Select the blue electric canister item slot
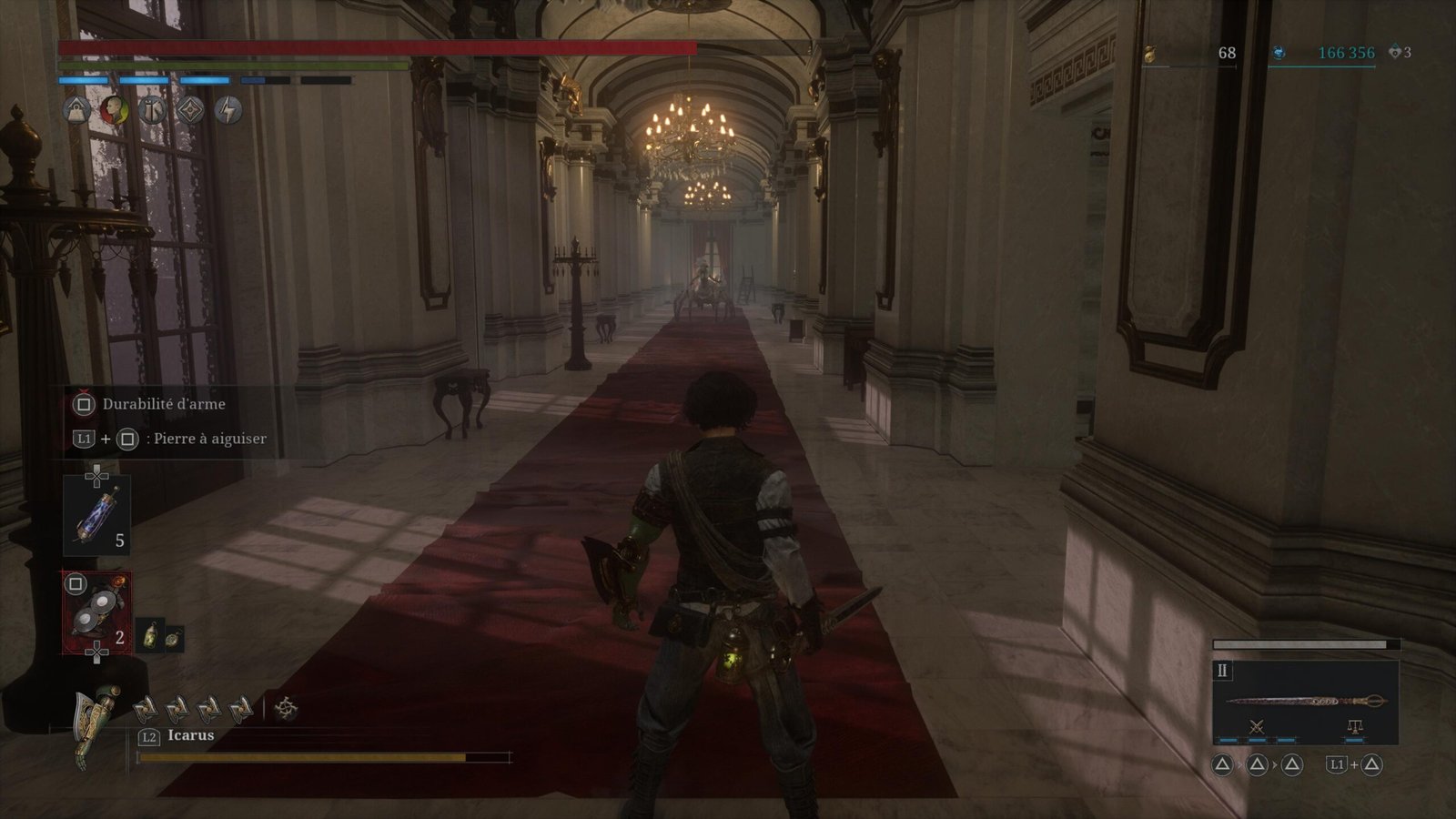Image resolution: width=1456 pixels, height=819 pixels. 96,516
